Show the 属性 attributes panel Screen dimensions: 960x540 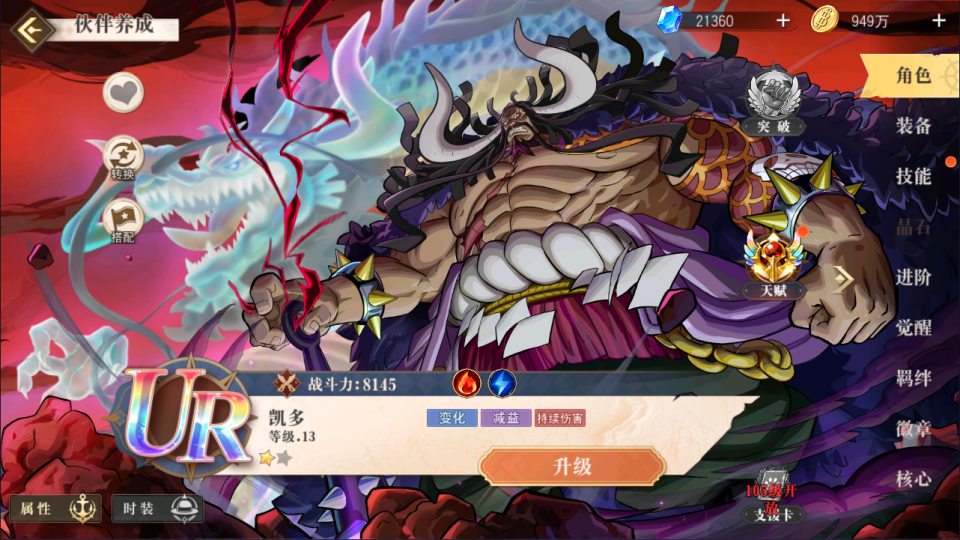tap(56, 509)
